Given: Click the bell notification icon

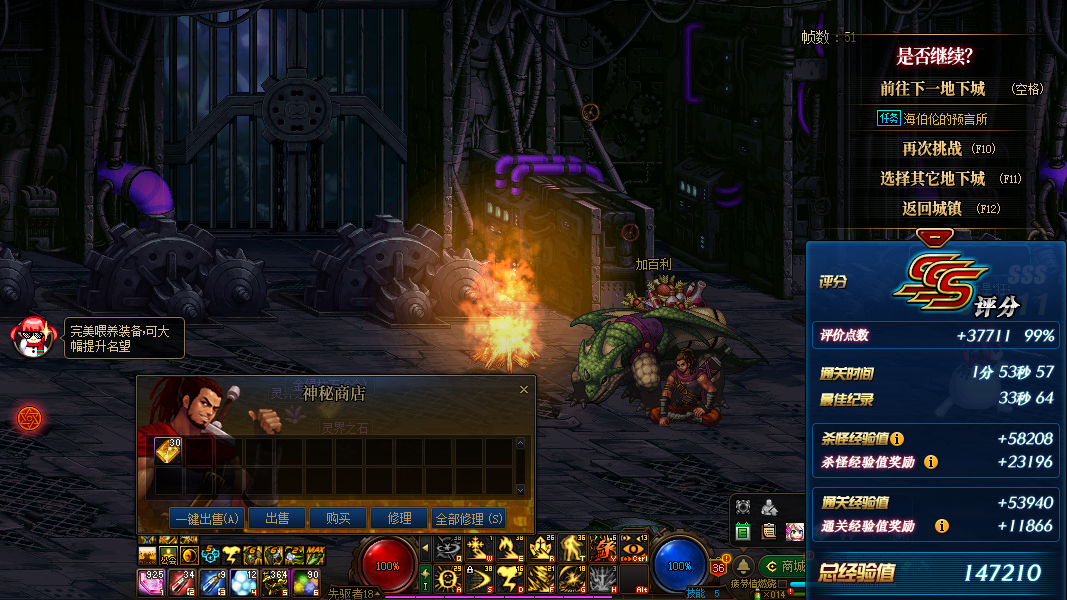Looking at the screenshot, I should pyautogui.click(x=744, y=566).
